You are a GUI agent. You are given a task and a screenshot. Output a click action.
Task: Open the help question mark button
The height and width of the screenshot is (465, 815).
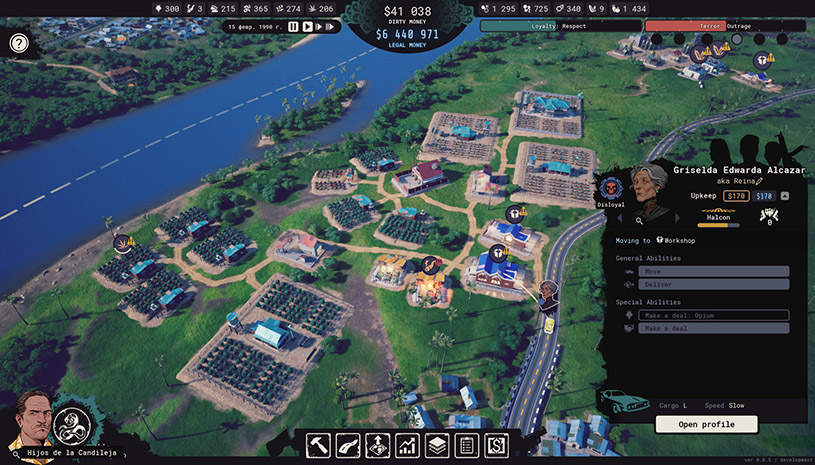coord(19,43)
